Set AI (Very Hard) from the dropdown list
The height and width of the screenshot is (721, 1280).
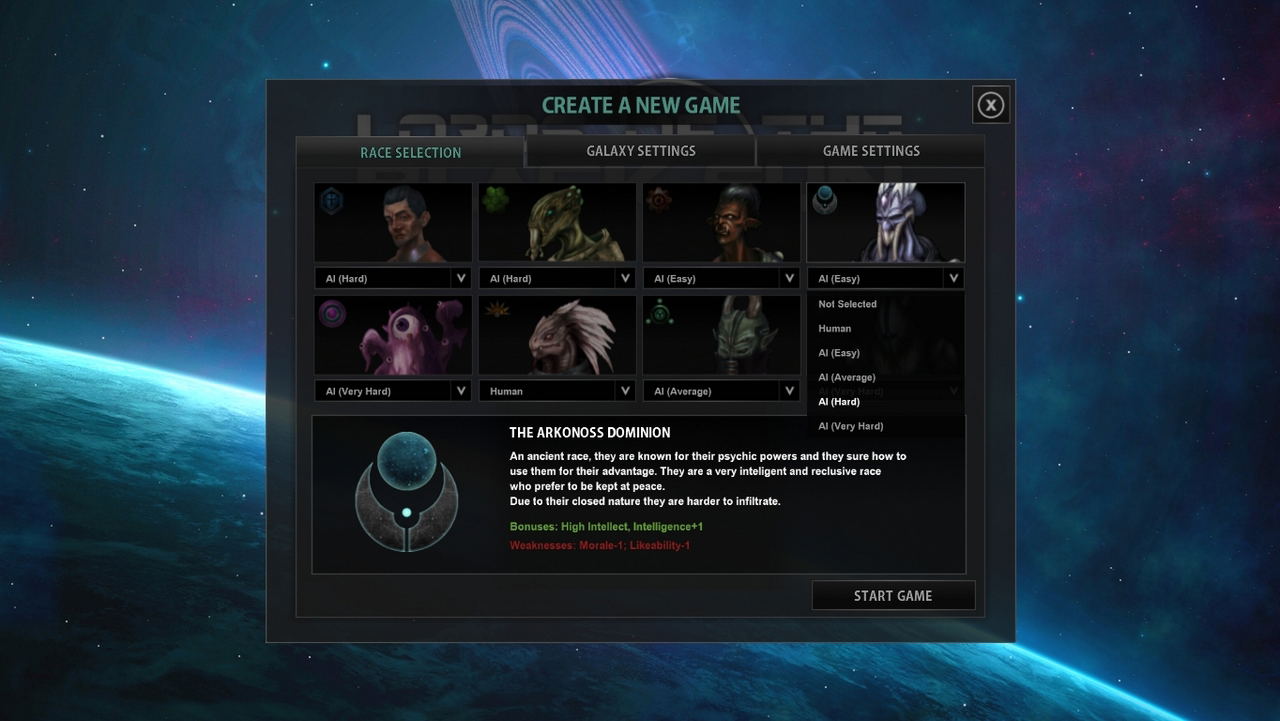851,426
